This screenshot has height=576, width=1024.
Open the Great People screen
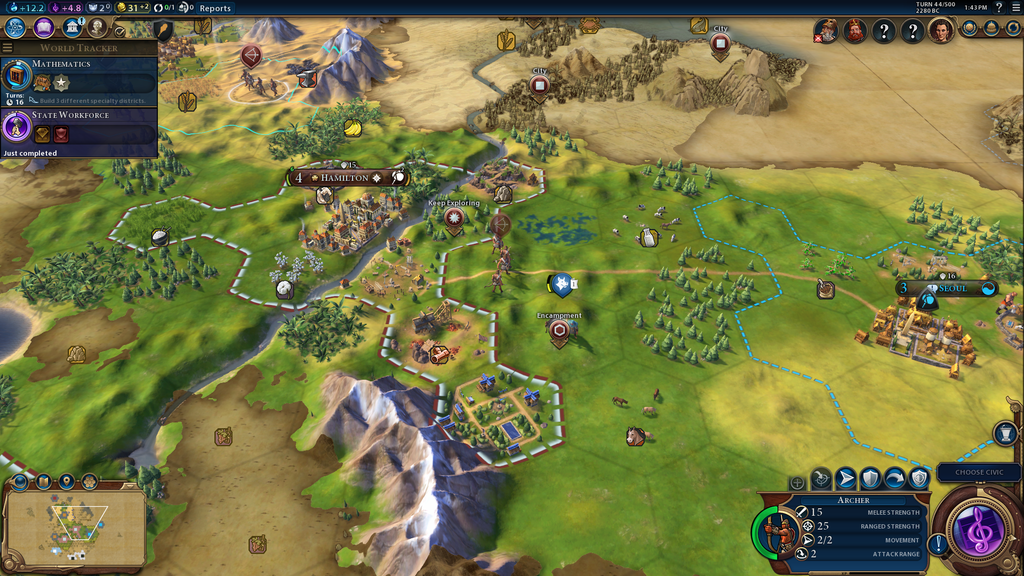97,28
